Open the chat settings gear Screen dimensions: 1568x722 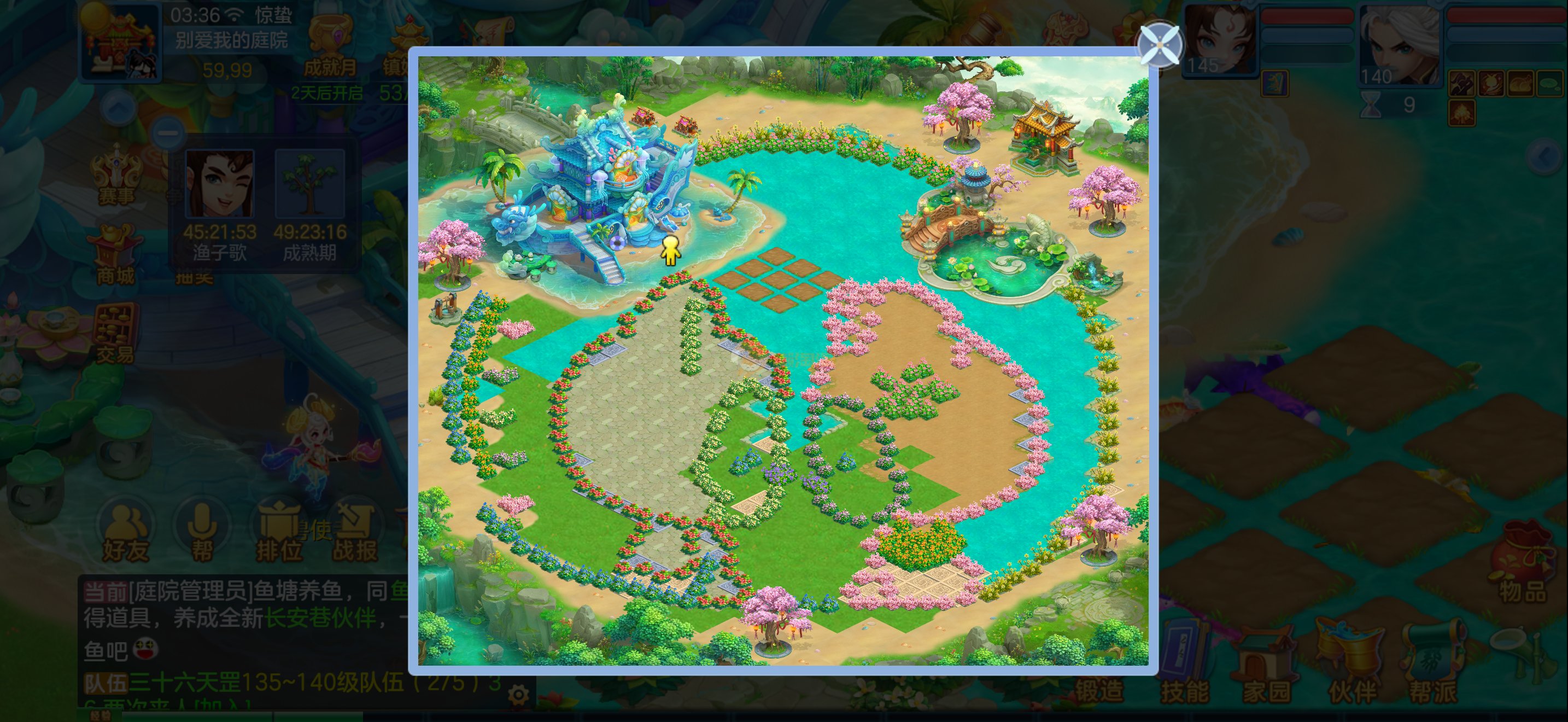tap(518, 694)
